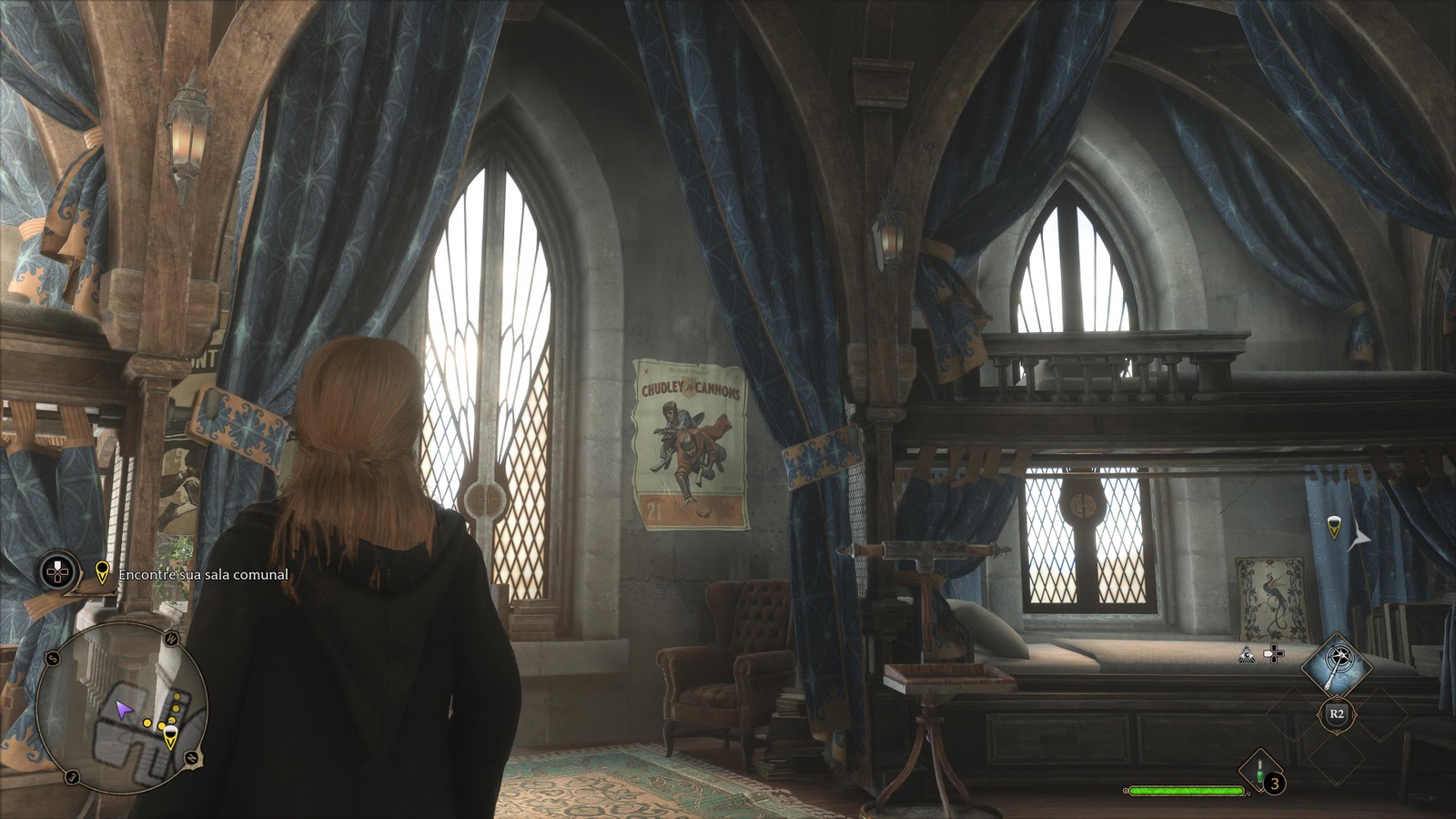Click the Wiggenweld potion flask icon
The height and width of the screenshot is (819, 1456).
1260,771
